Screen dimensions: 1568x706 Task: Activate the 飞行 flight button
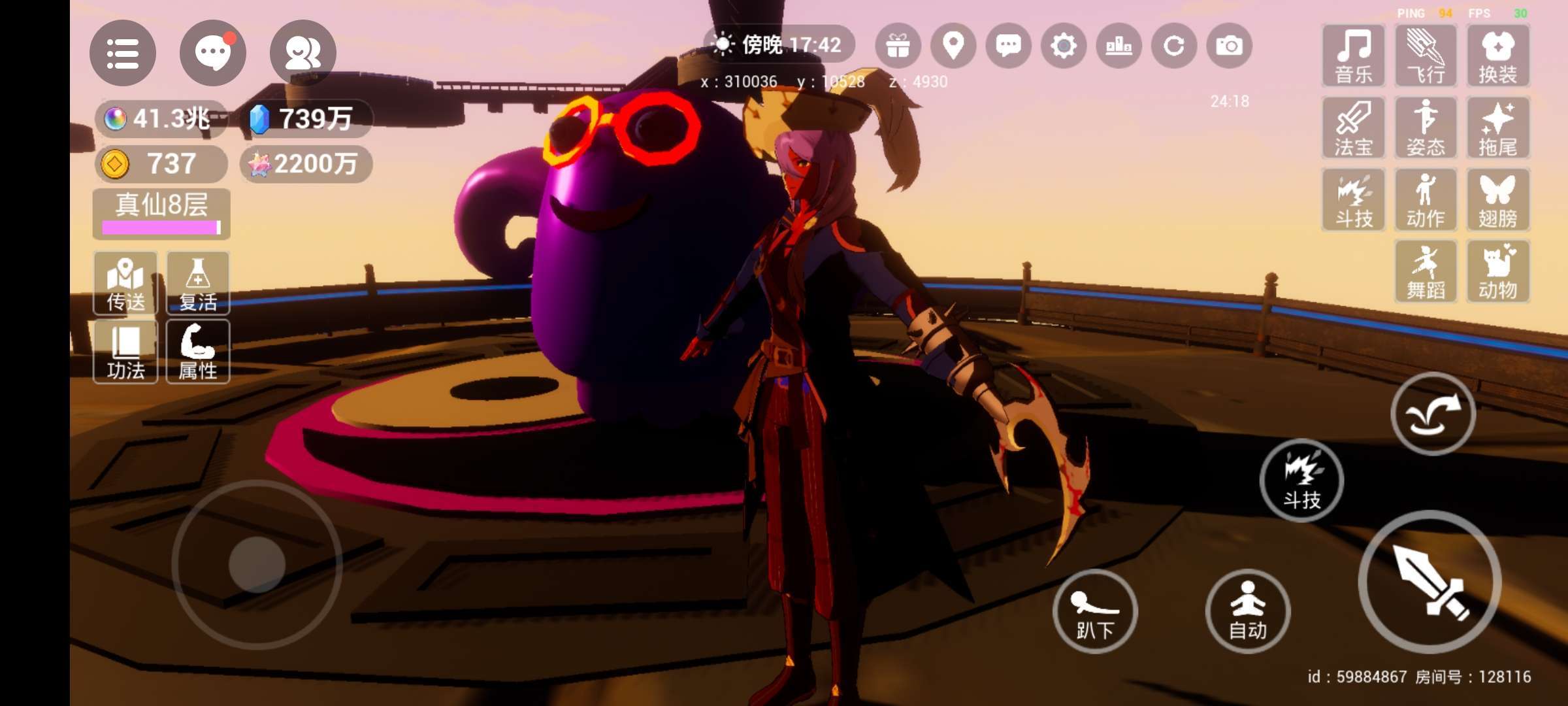point(1426,56)
